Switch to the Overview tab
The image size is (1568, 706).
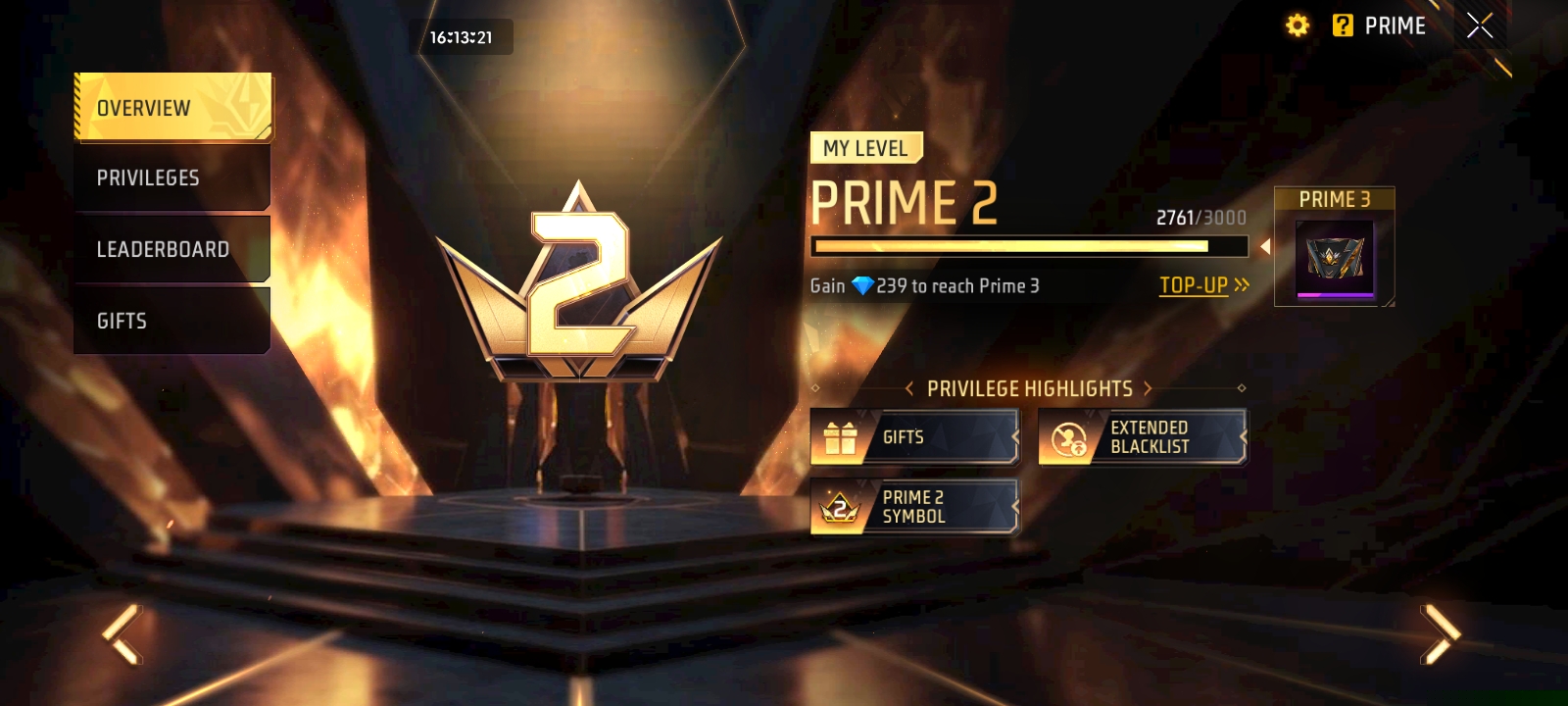pyautogui.click(x=172, y=107)
